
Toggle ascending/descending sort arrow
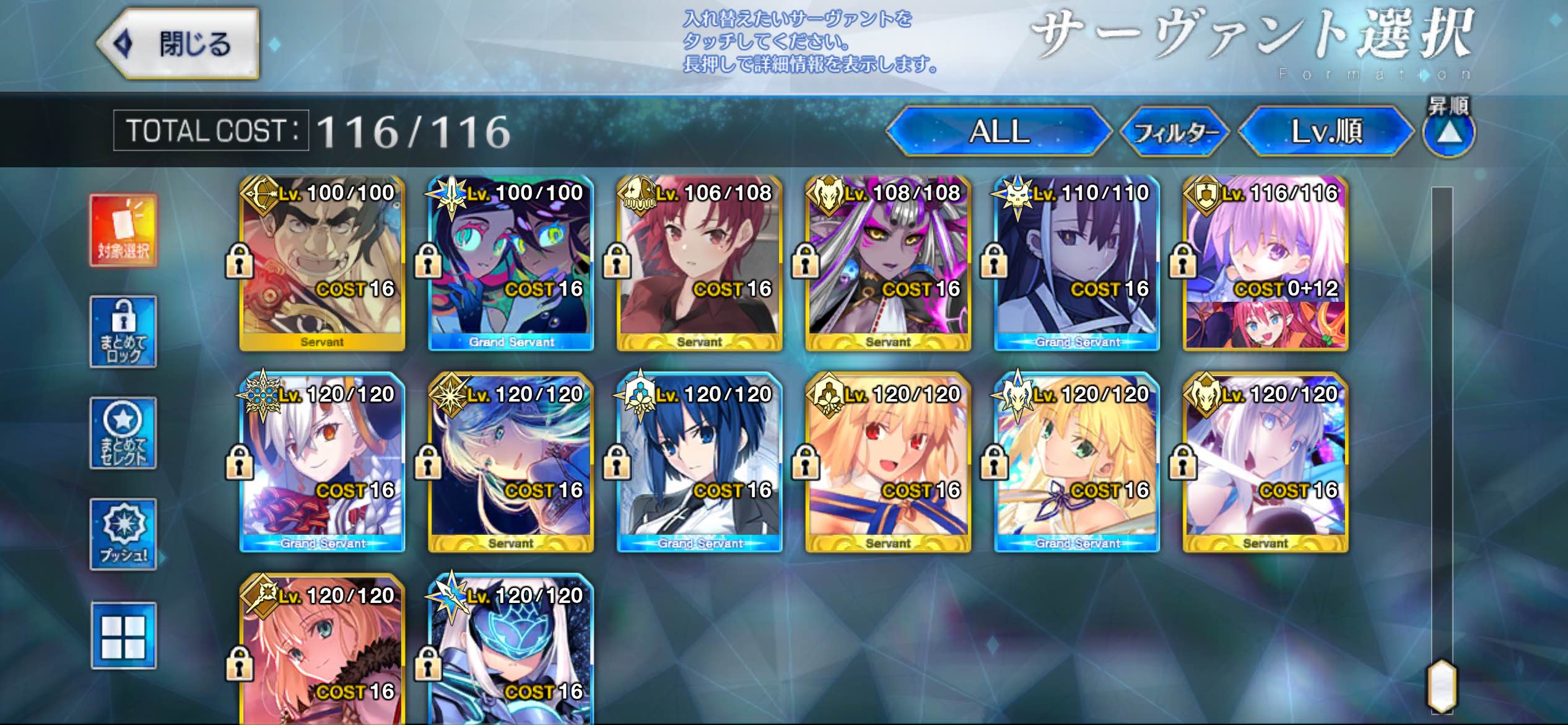click(x=1448, y=133)
